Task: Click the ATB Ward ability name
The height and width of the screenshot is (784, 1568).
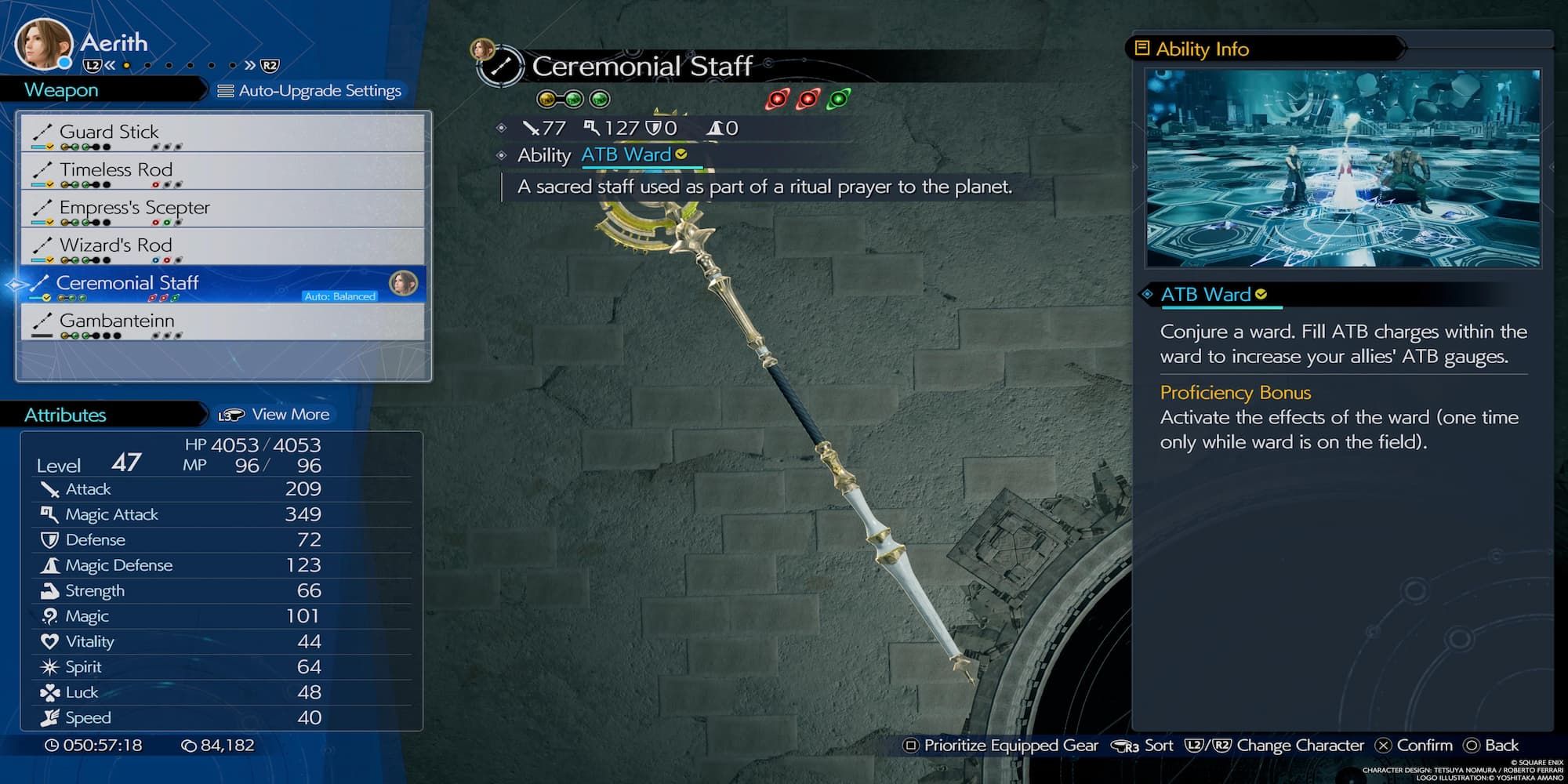Action: pos(626,155)
